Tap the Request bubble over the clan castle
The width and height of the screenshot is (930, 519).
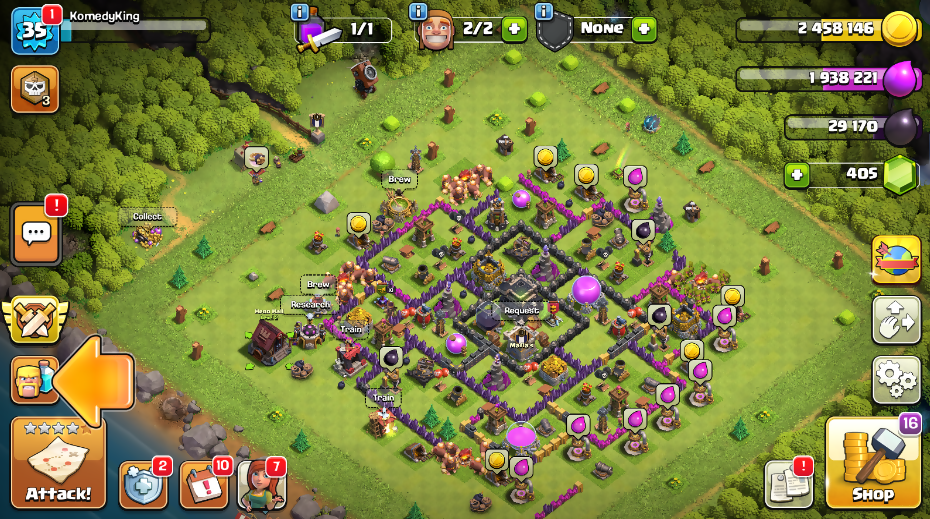[x=521, y=310]
